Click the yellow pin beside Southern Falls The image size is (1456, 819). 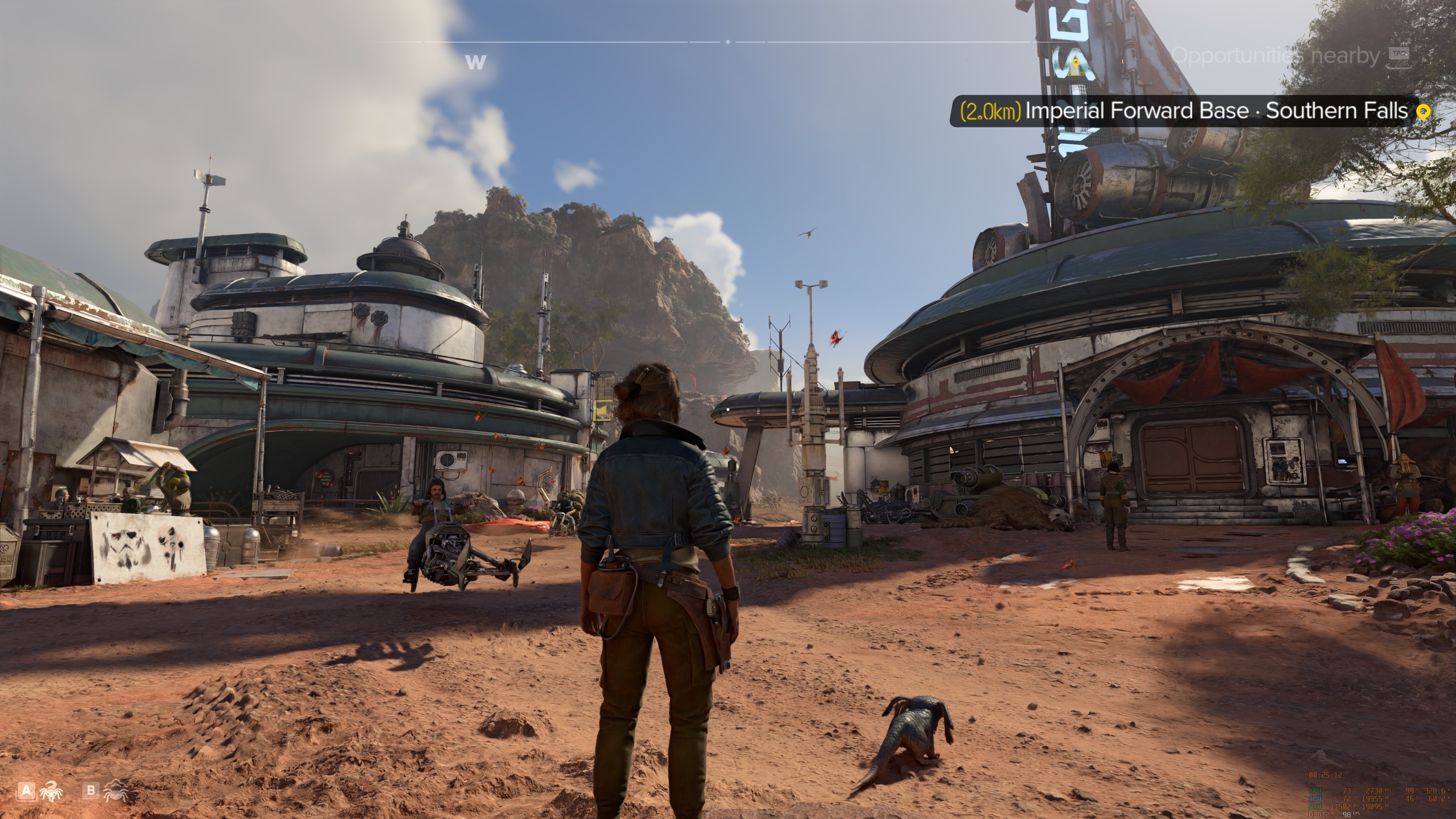coord(1424,112)
